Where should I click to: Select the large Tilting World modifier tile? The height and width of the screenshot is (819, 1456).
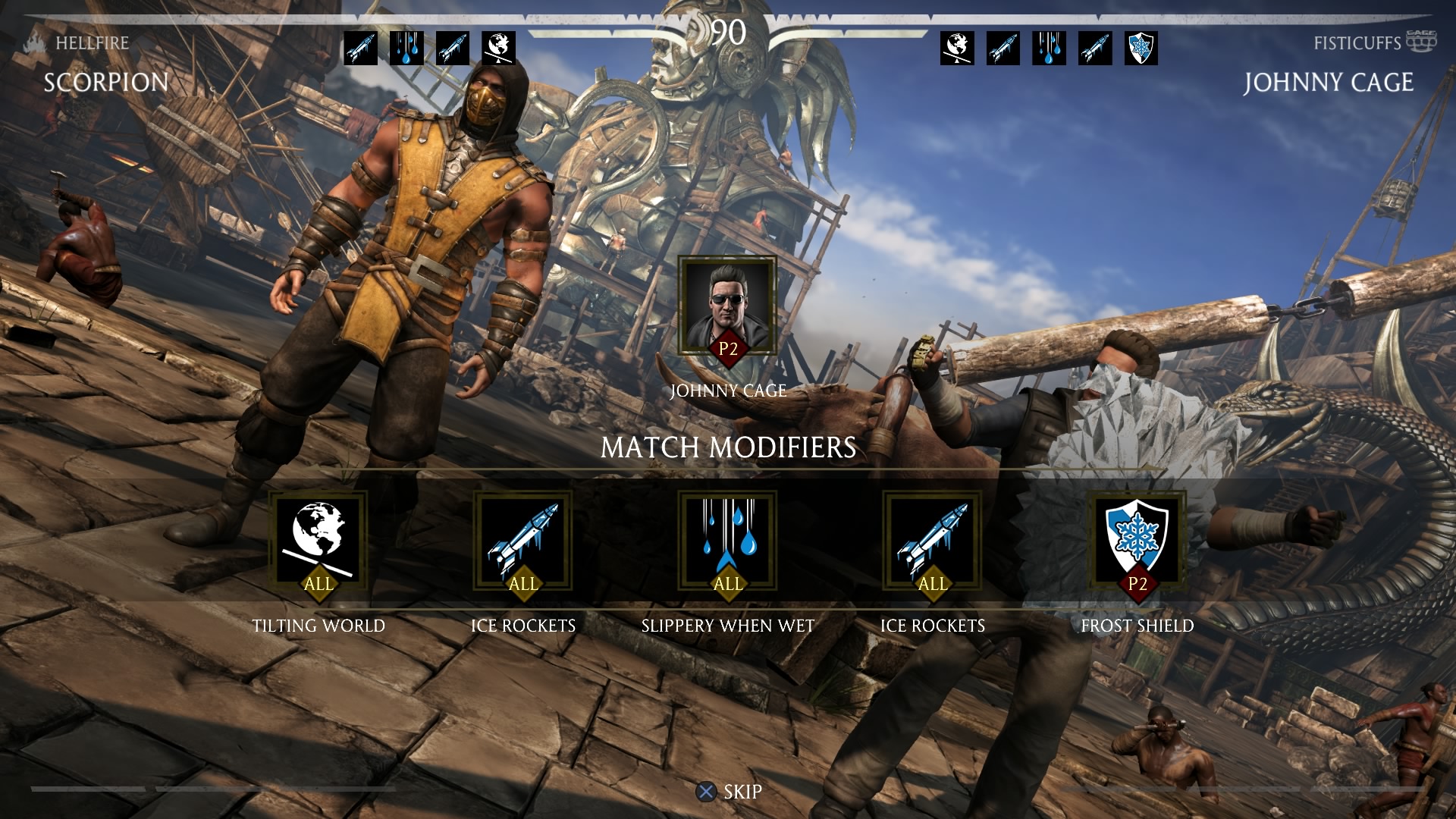(x=318, y=540)
